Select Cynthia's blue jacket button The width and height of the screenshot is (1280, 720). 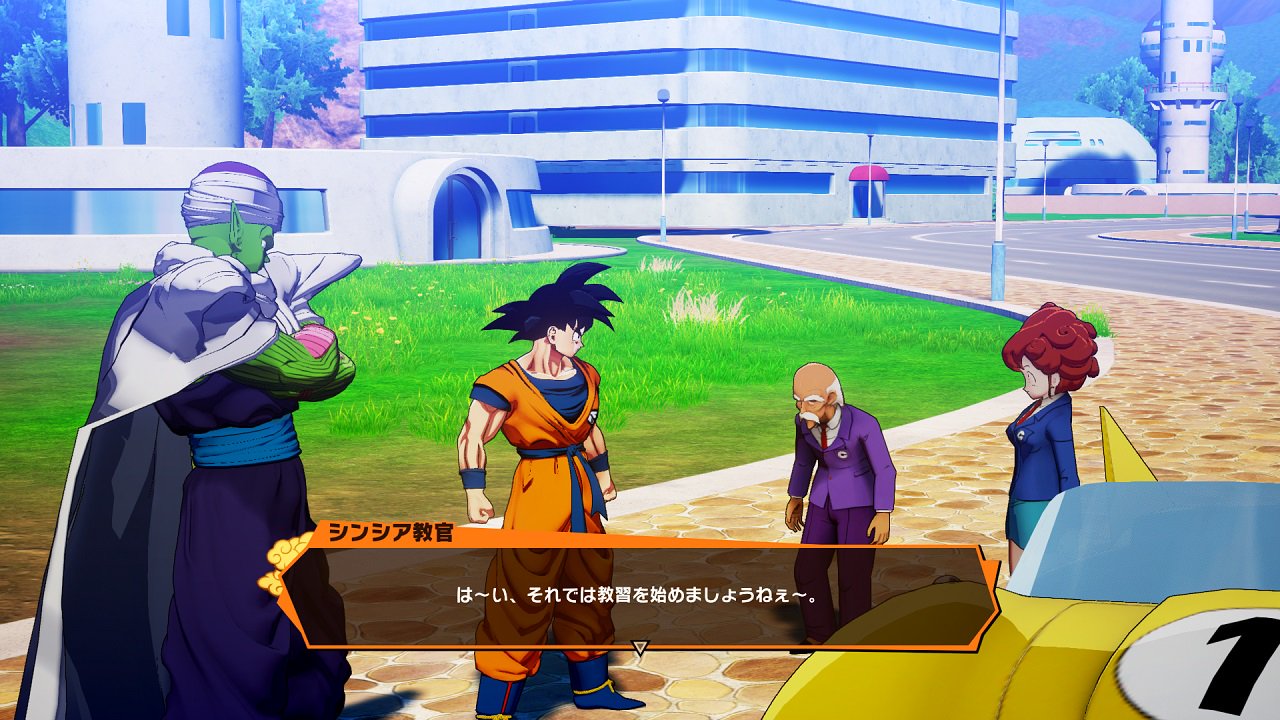pyautogui.click(x=1021, y=436)
